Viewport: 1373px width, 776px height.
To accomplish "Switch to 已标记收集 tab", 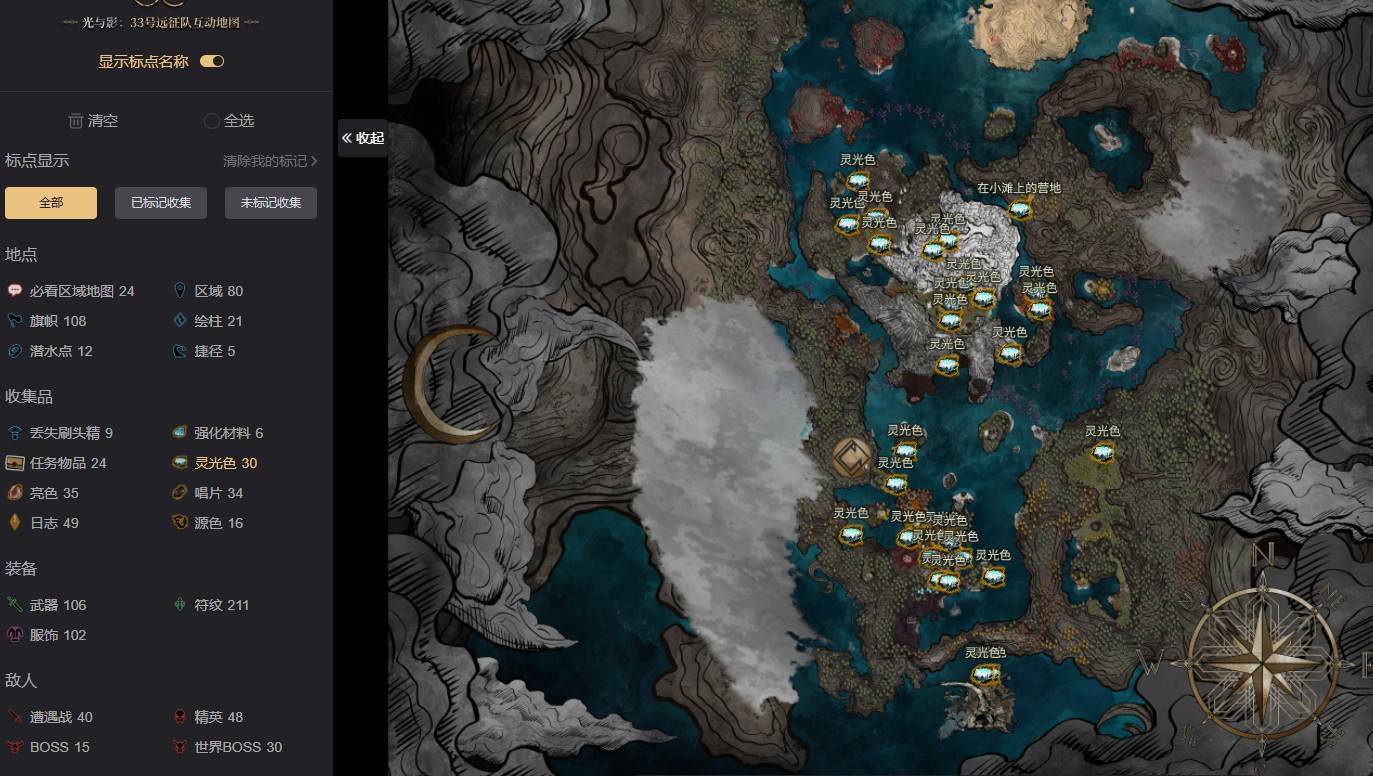I will point(161,203).
